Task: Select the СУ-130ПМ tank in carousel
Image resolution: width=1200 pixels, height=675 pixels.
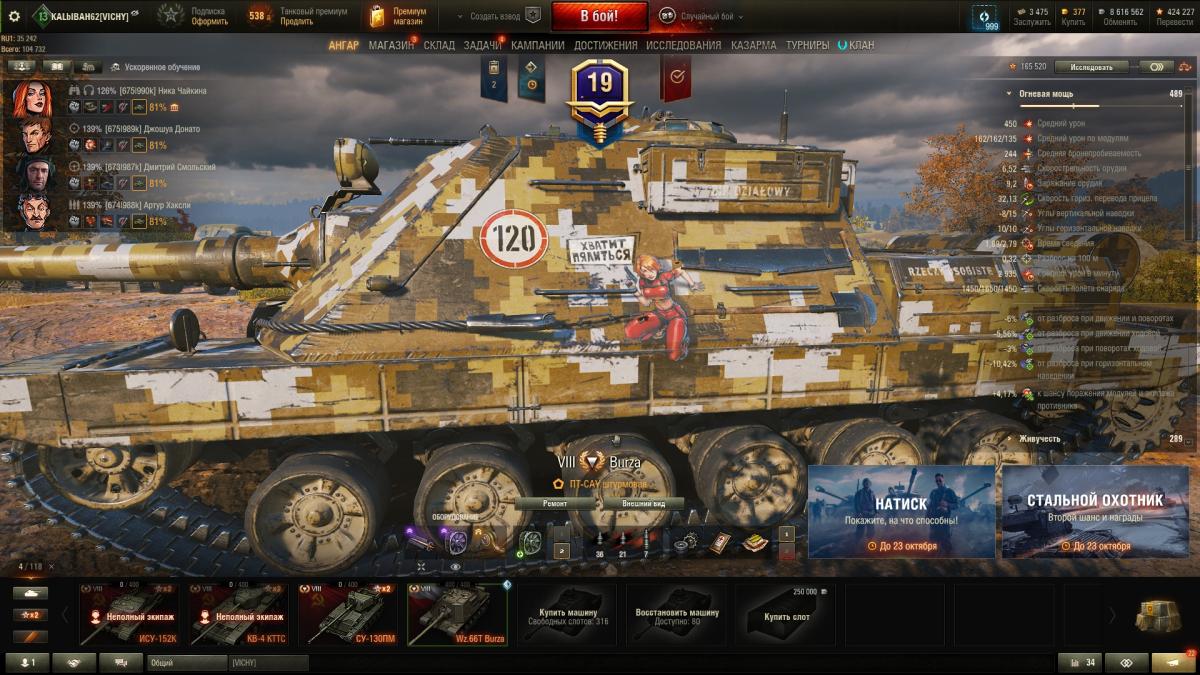Action: click(x=348, y=614)
